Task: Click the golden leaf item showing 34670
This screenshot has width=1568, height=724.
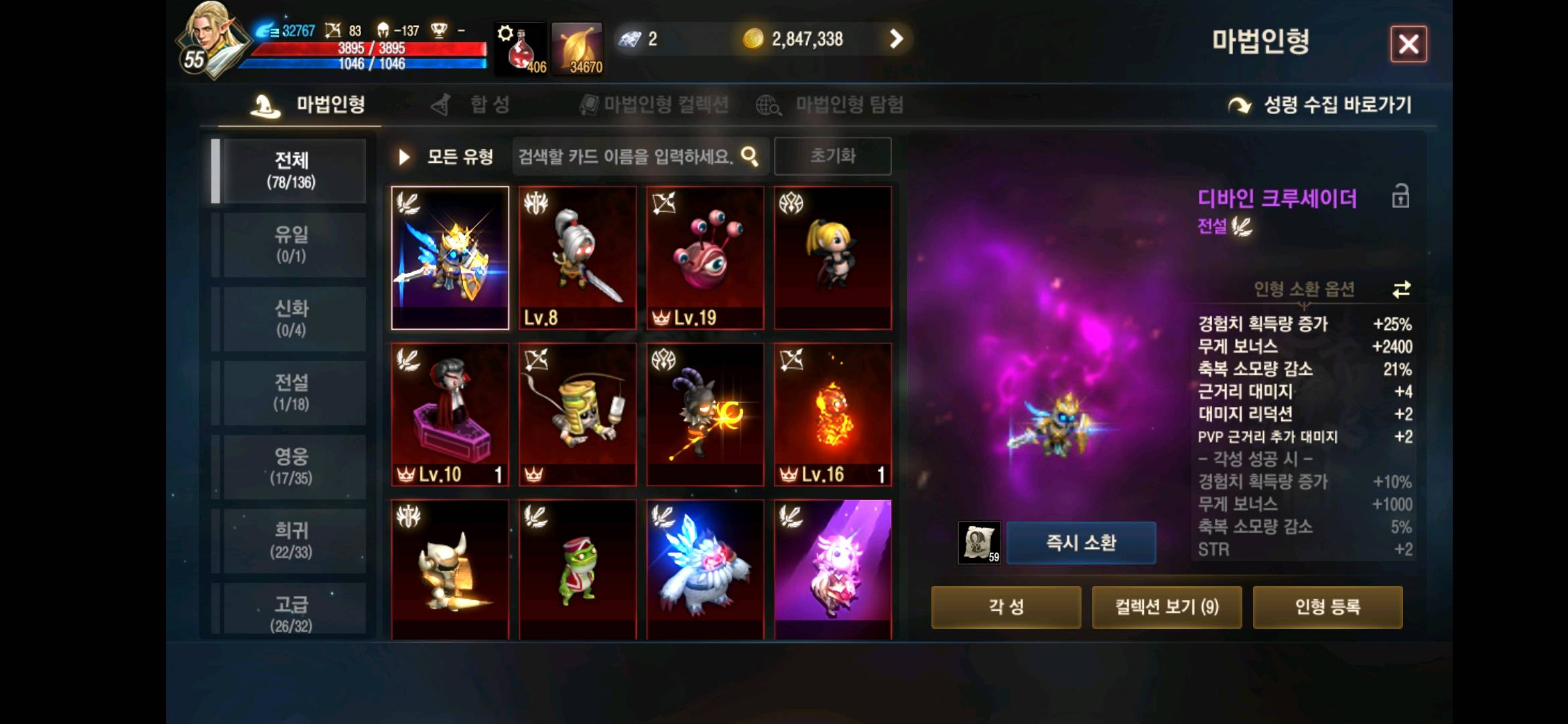Action: pyautogui.click(x=578, y=47)
